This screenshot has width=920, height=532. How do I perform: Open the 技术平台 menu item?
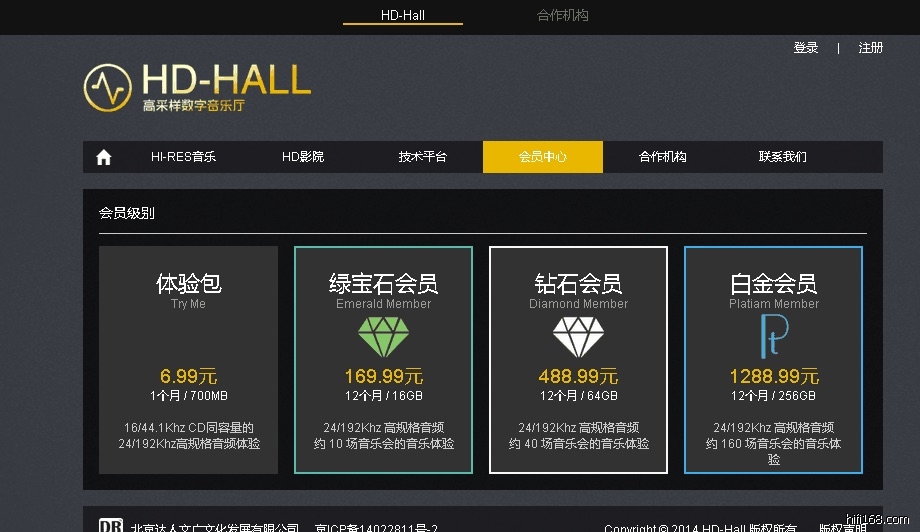coord(423,157)
